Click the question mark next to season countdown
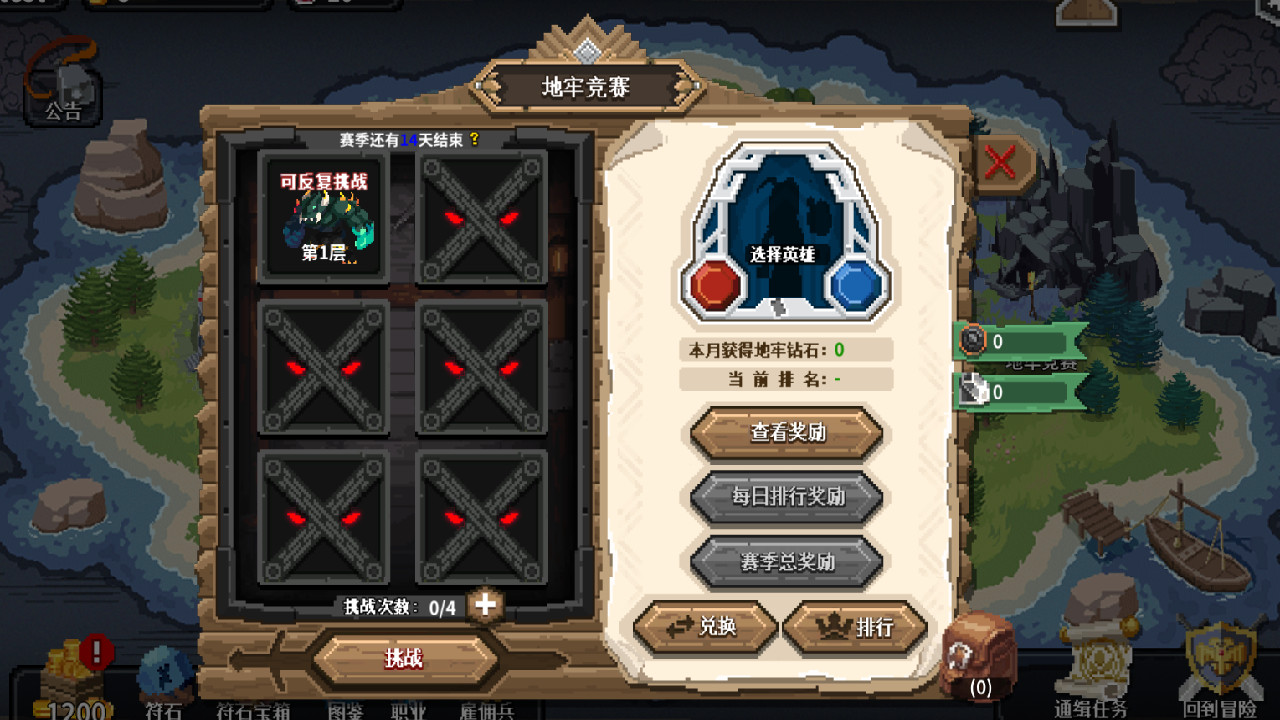The width and height of the screenshot is (1280, 720). [477, 141]
